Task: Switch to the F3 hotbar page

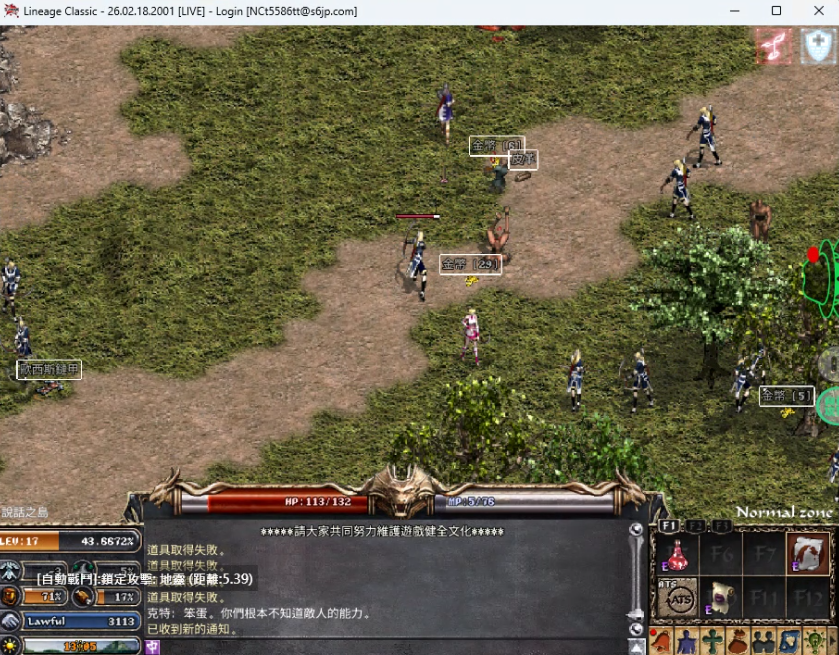Action: click(x=721, y=525)
